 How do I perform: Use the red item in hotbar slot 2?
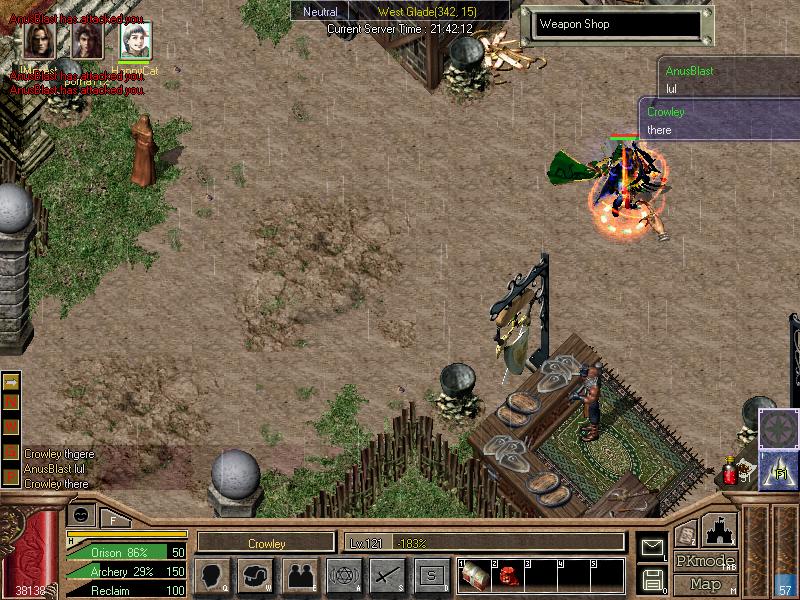click(506, 575)
